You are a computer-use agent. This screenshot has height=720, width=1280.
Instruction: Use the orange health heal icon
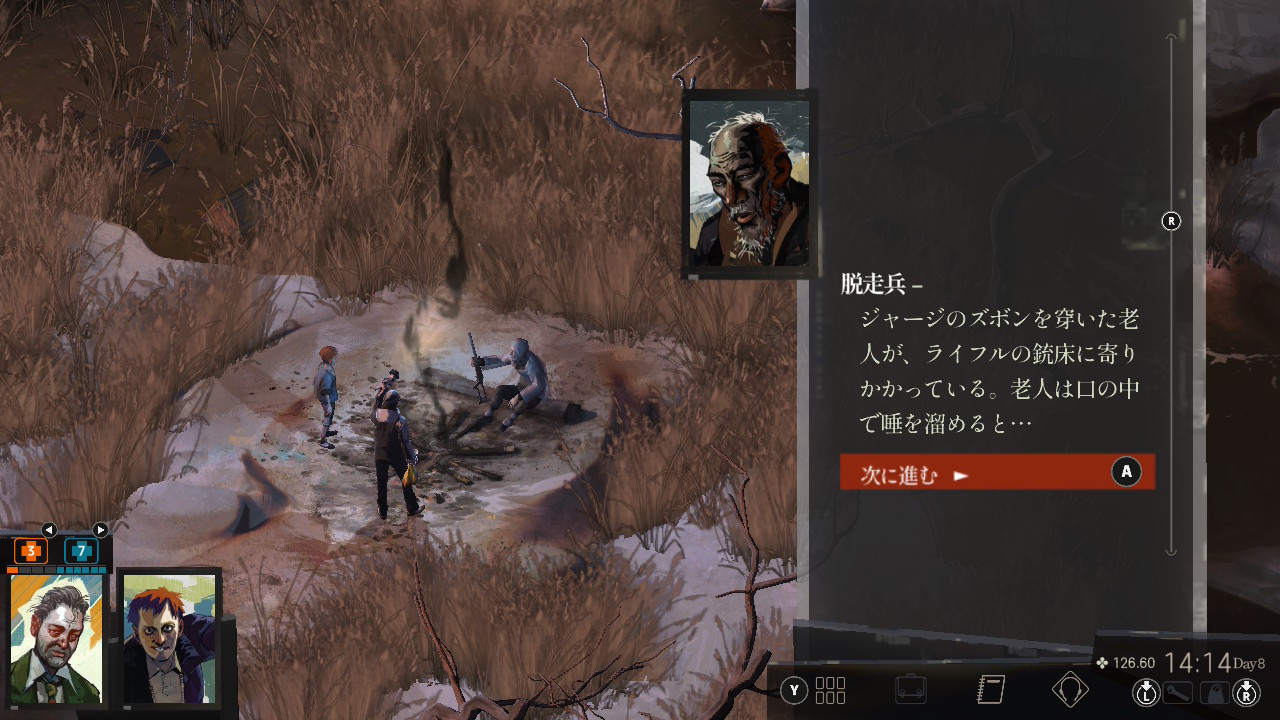tap(31, 550)
